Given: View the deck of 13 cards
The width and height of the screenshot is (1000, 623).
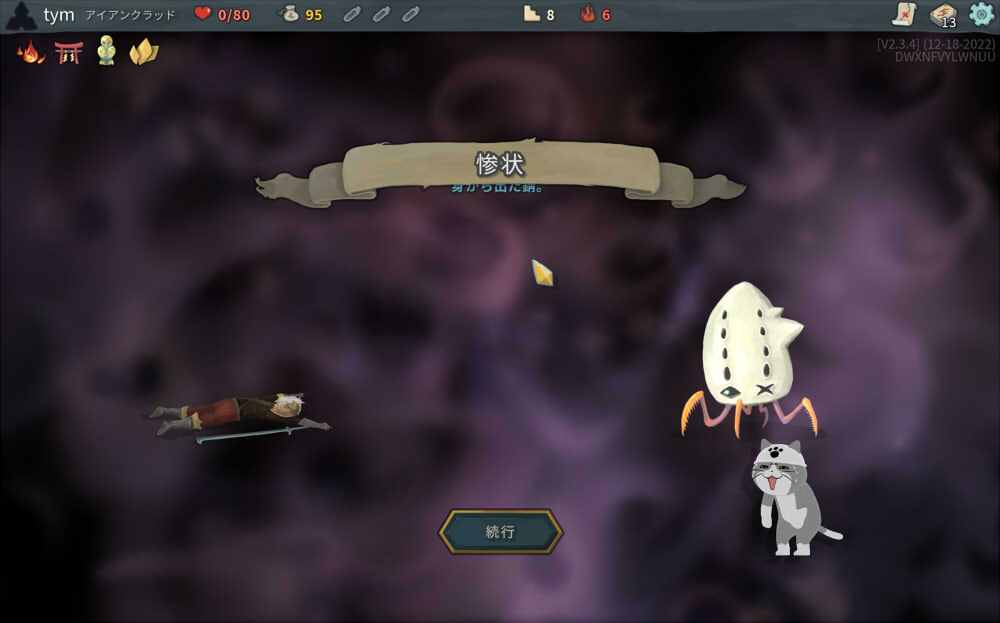Looking at the screenshot, I should [942, 15].
